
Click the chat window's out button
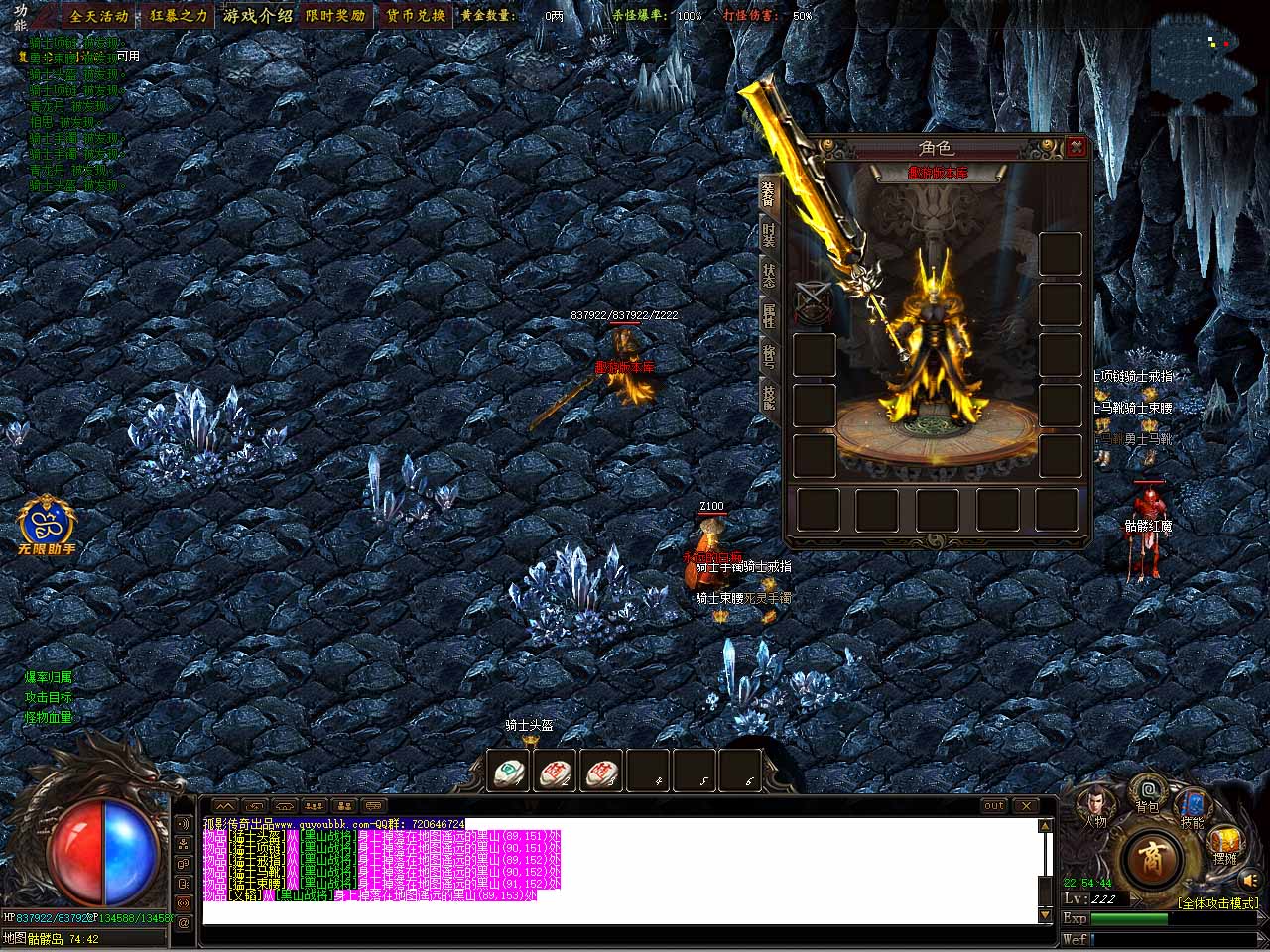pos(993,806)
